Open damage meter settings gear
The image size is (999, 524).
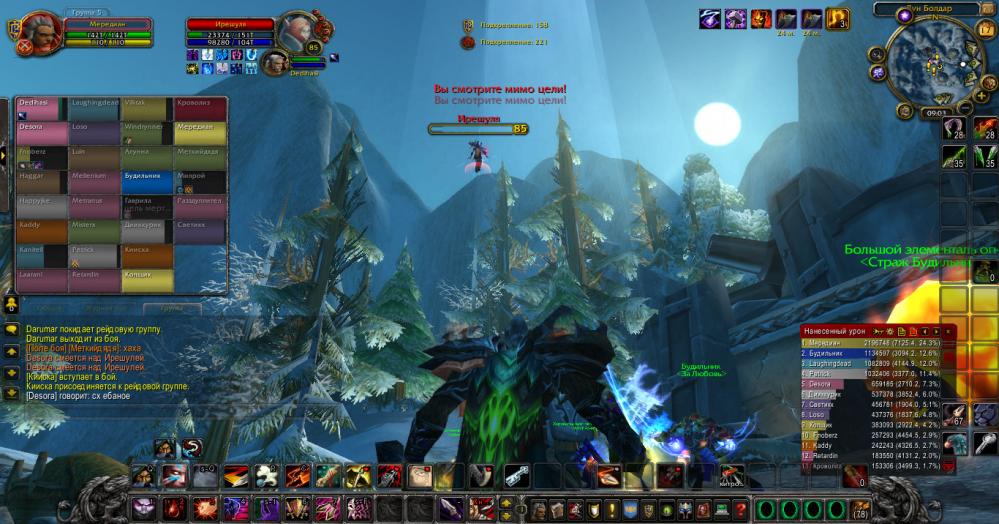tap(888, 331)
